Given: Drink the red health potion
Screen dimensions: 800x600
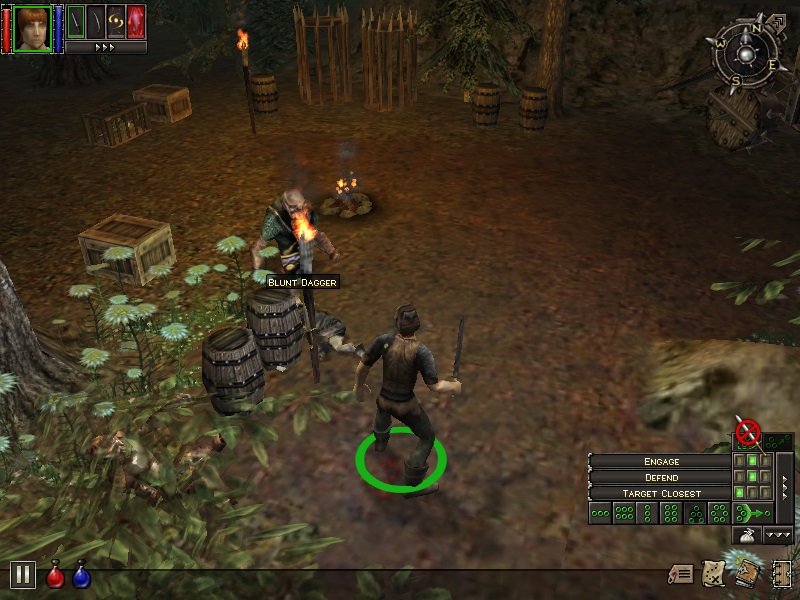Looking at the screenshot, I should point(56,575).
